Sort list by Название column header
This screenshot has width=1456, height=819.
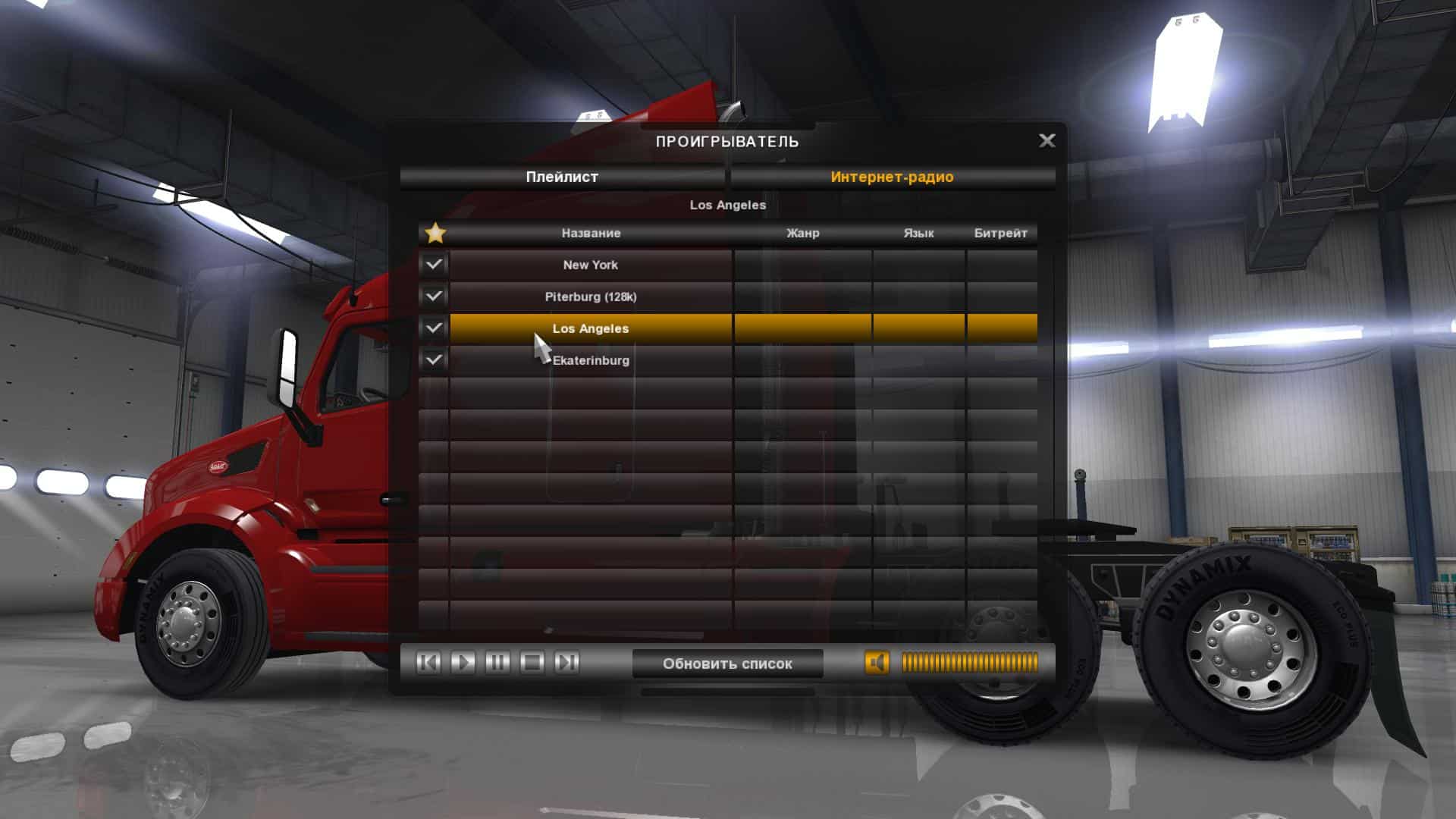point(591,233)
